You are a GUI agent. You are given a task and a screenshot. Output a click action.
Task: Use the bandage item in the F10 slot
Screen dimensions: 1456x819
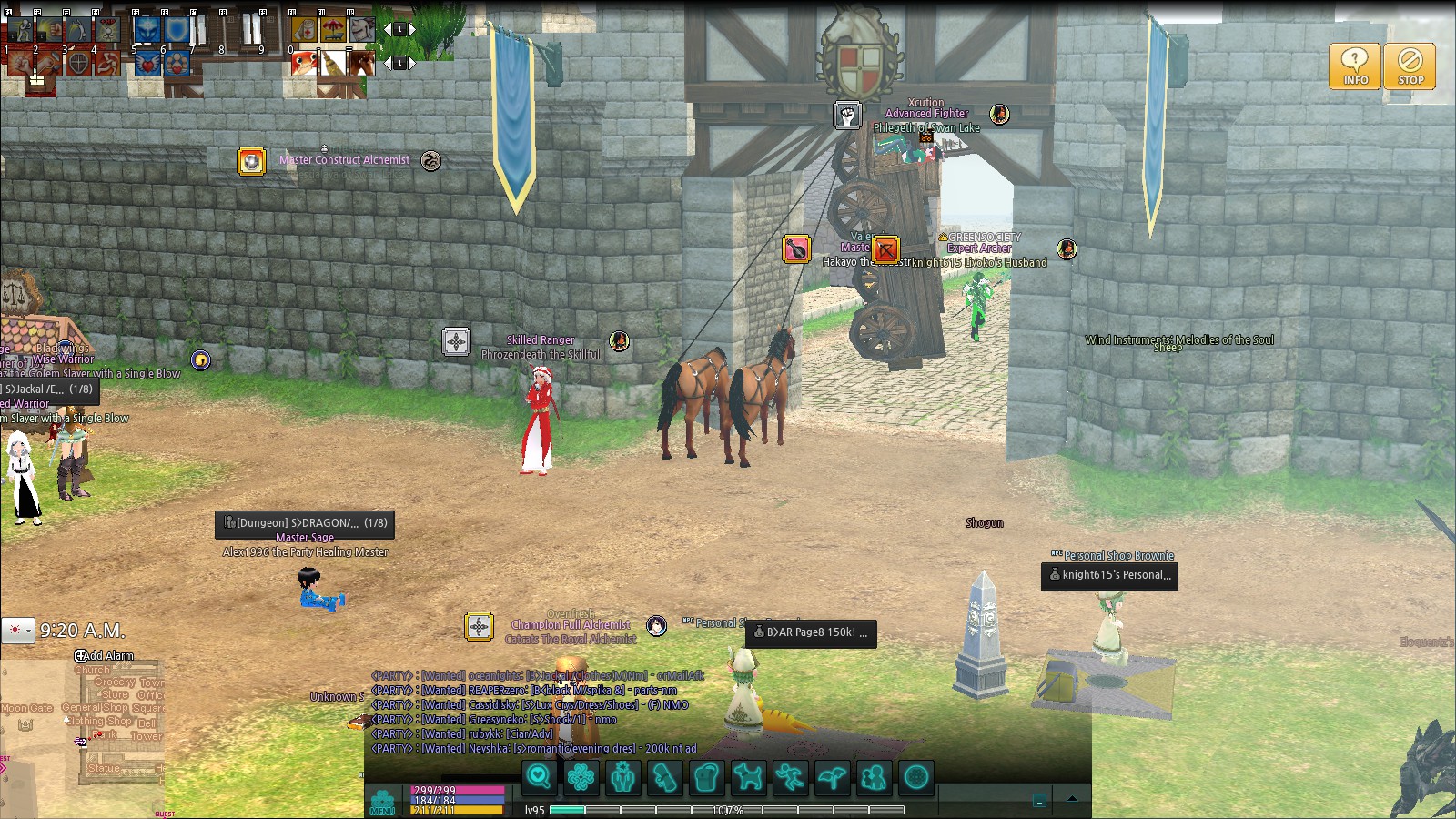tap(305, 28)
